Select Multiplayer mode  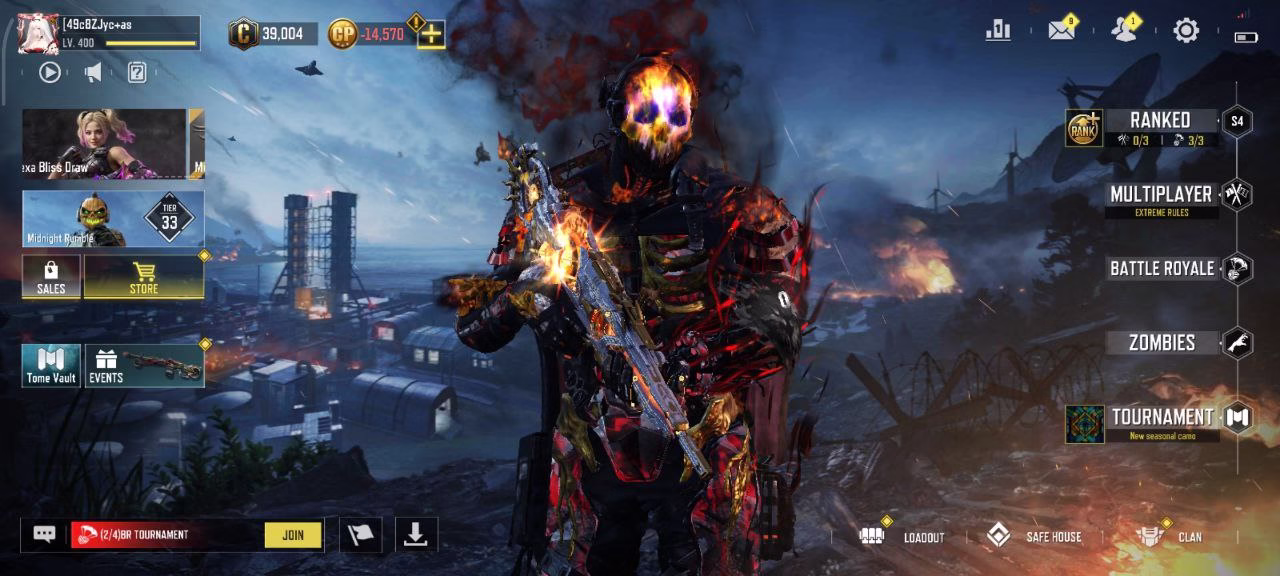[x=1160, y=194]
